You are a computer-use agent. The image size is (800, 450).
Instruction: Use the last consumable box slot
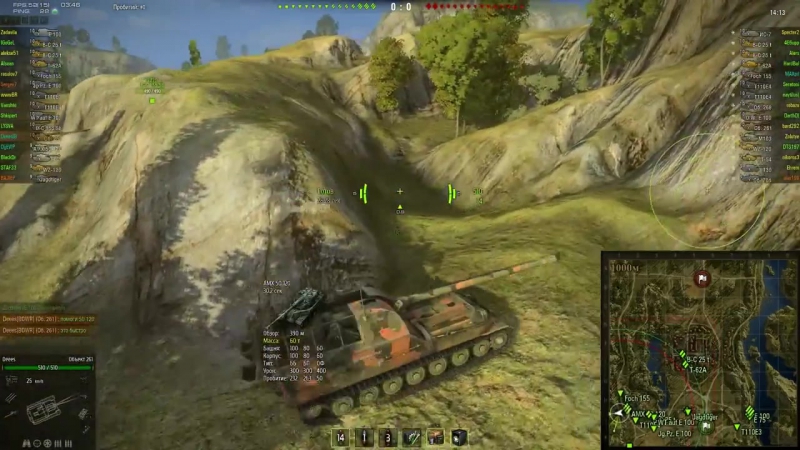click(459, 437)
